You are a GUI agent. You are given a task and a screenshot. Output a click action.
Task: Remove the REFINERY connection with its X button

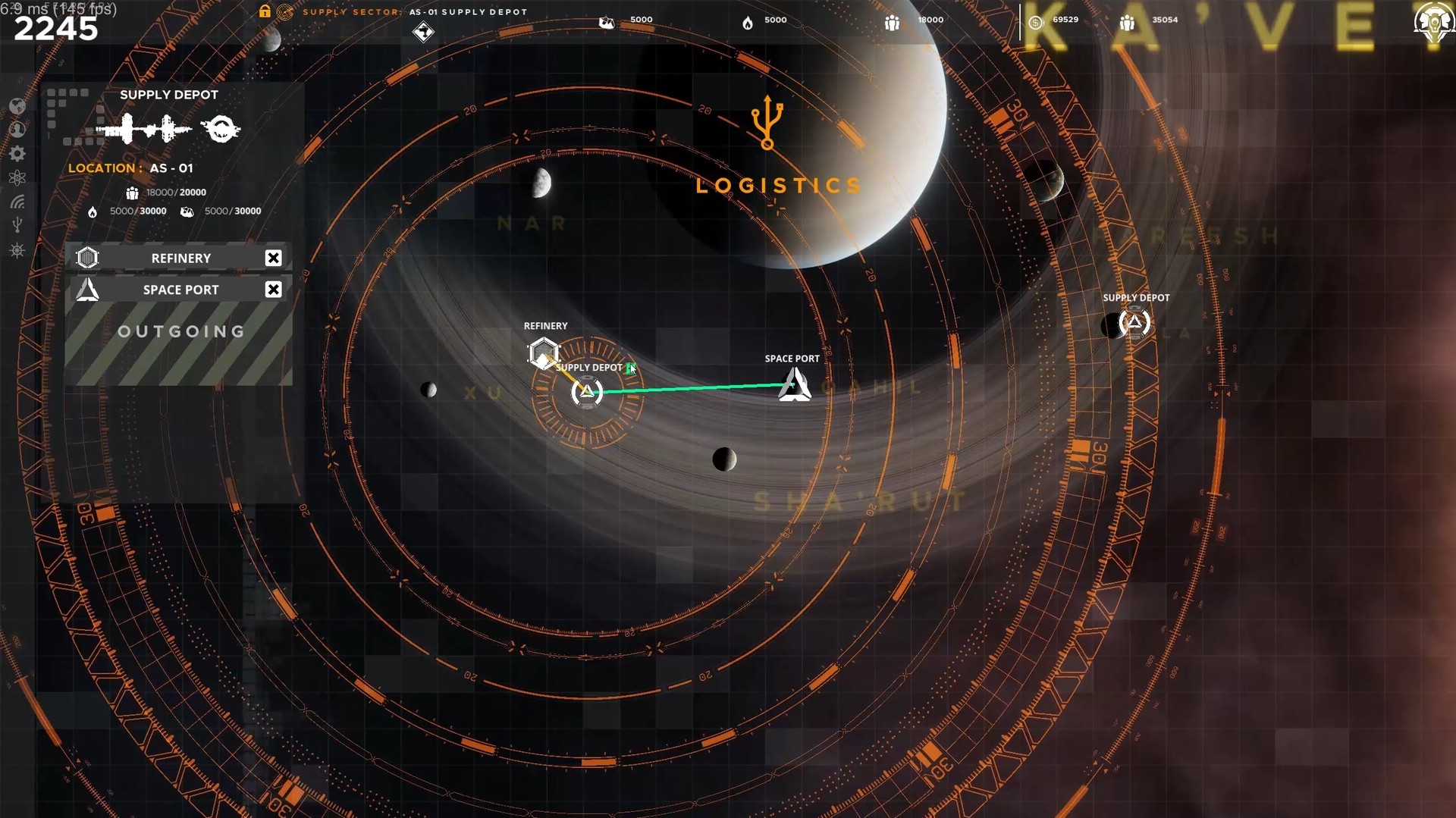pos(274,258)
